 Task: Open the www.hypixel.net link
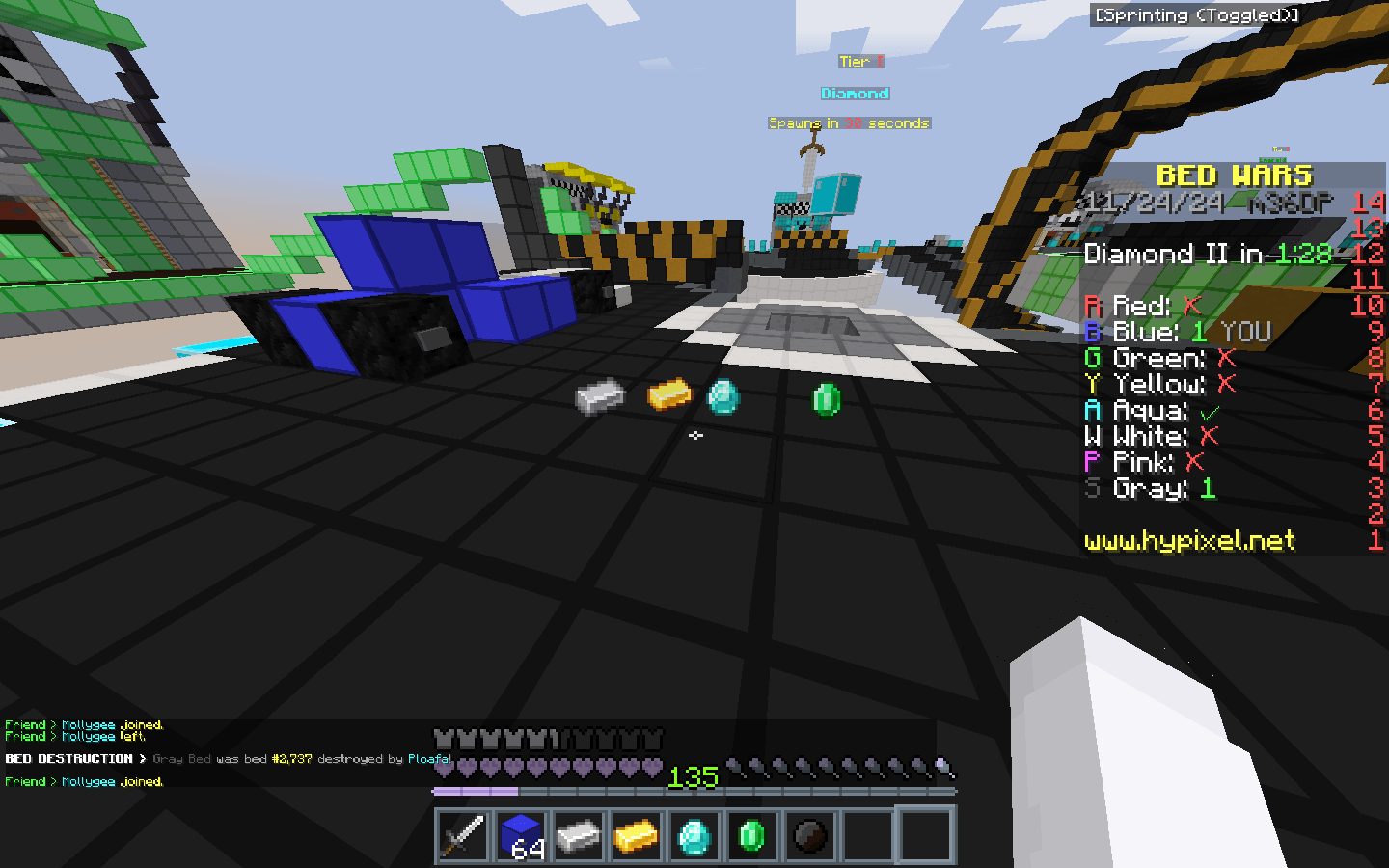tap(1188, 540)
